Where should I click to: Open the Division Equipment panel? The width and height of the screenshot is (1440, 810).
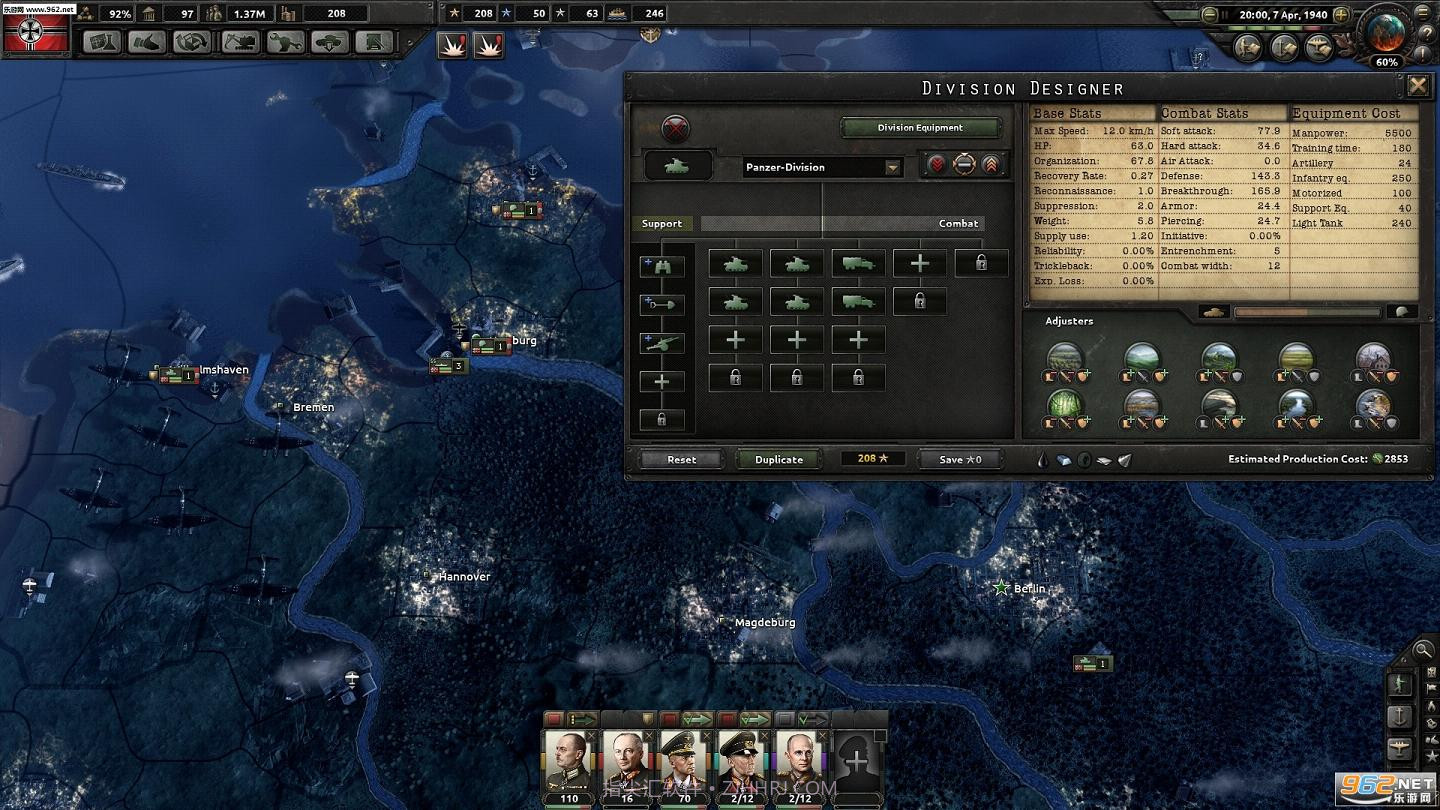tap(920, 128)
